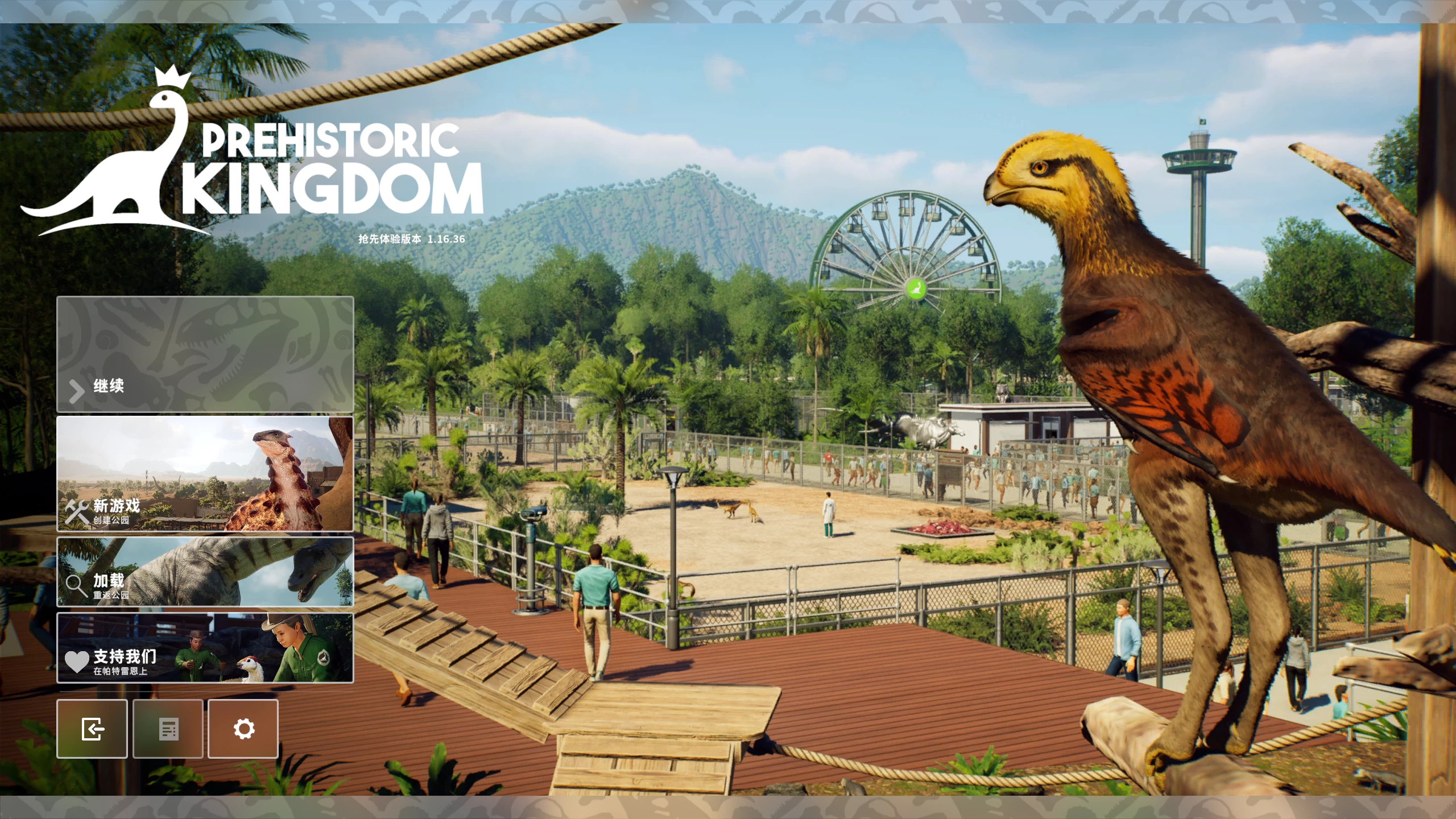Open the changelog list icon
Screen dimensions: 1456x819
tap(167, 729)
